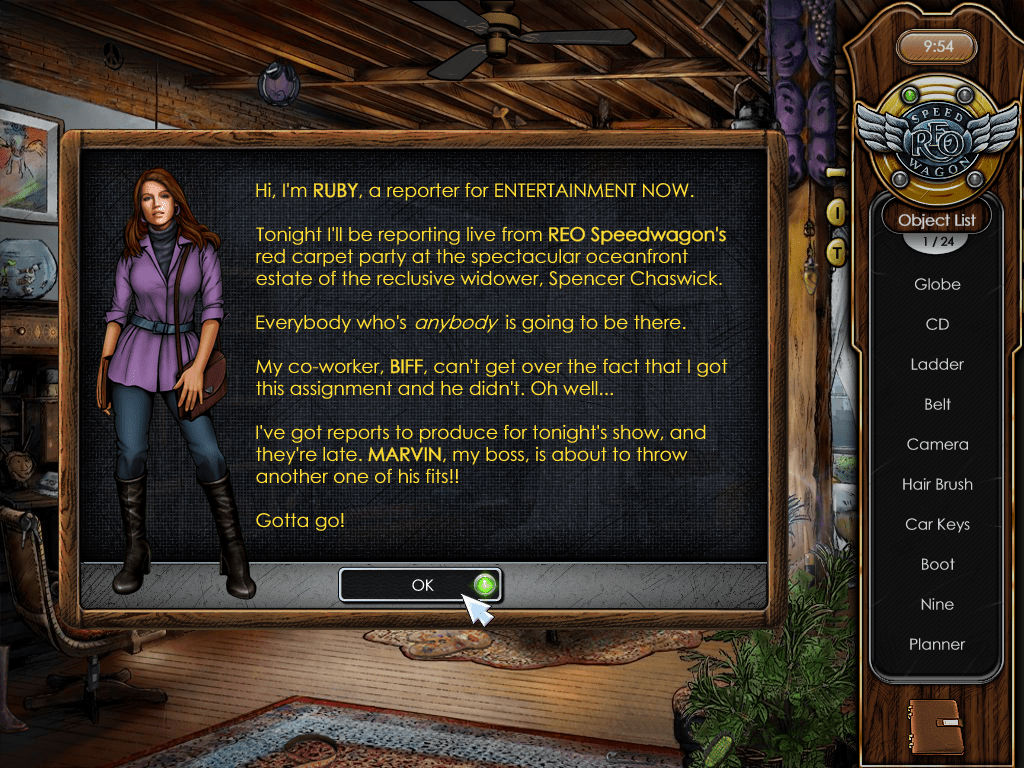This screenshot has height=768, width=1024.
Task: Confirm the intro dialog with OK
Action: coord(420,585)
